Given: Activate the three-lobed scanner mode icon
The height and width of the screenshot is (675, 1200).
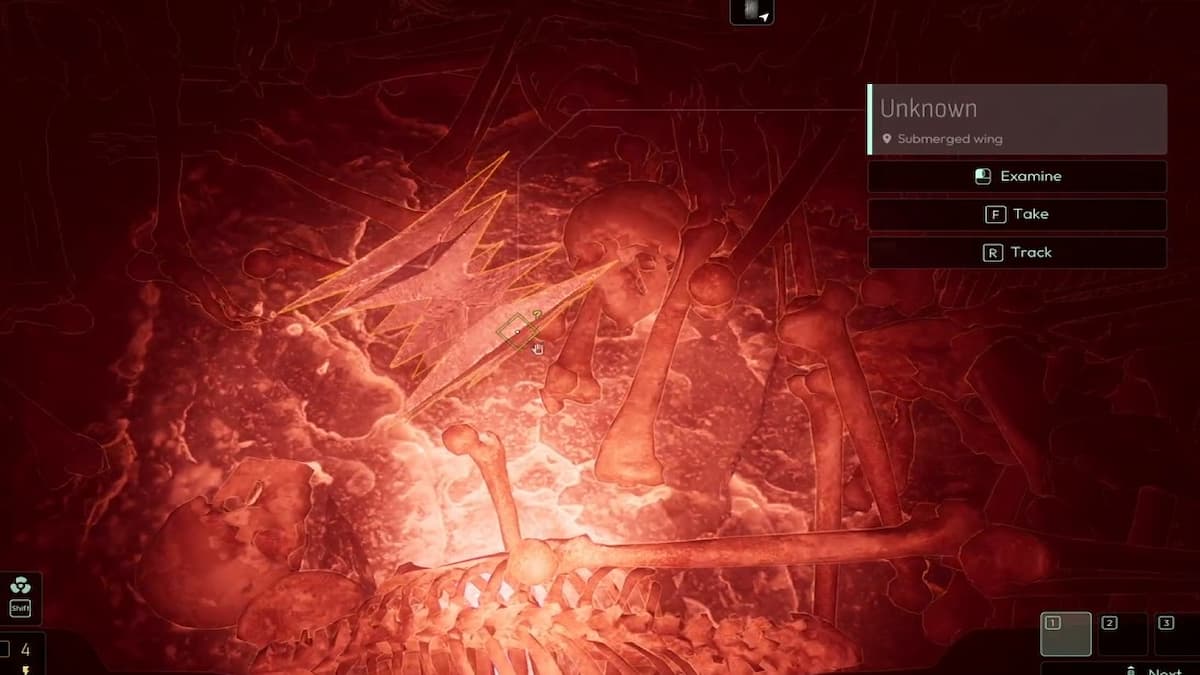Looking at the screenshot, I should (x=20, y=586).
